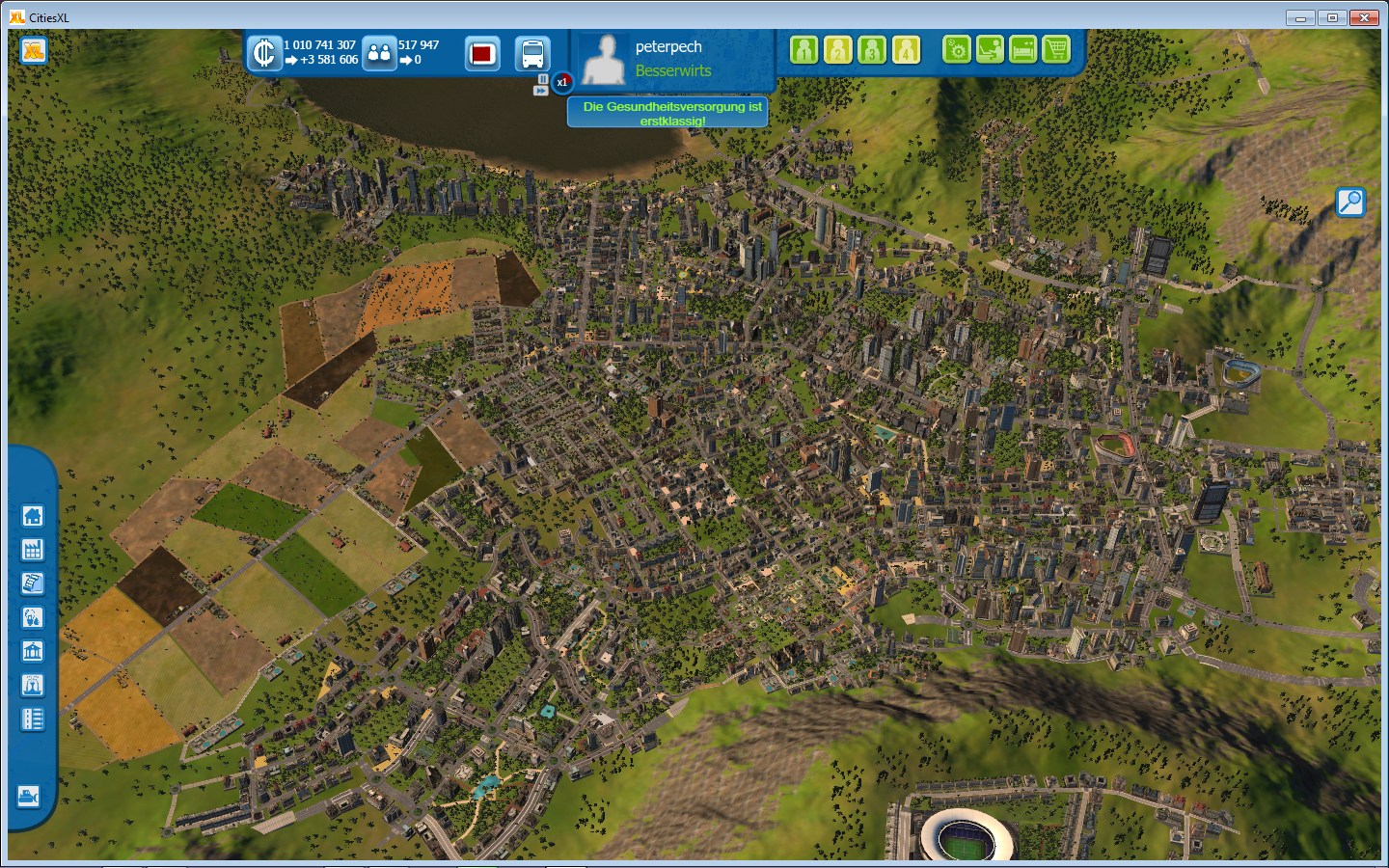
Task: Activate the magnifying glass search tool
Action: pyautogui.click(x=1350, y=202)
